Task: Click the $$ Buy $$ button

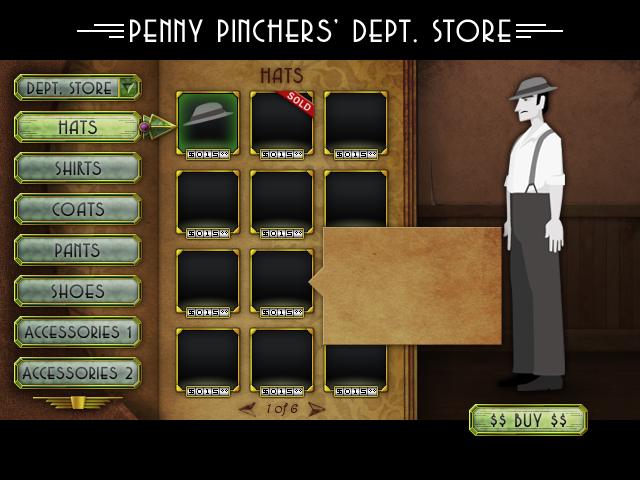Action: click(528, 420)
